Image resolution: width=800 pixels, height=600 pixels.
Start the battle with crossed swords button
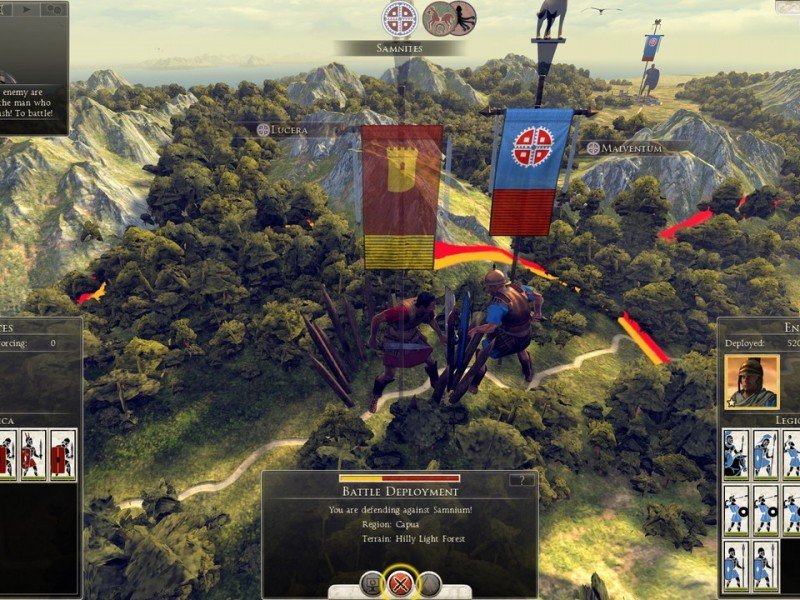[401, 583]
